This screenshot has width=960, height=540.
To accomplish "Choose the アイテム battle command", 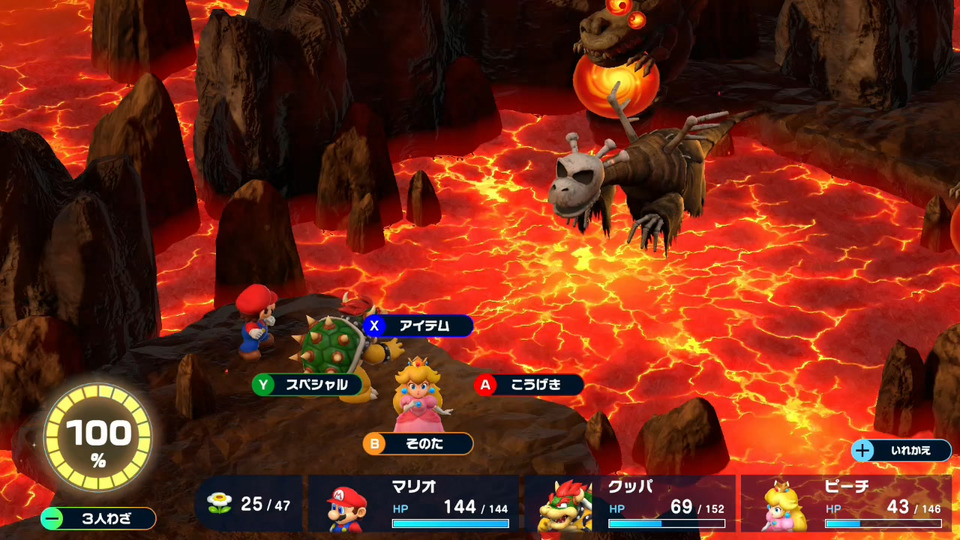I will [x=420, y=325].
